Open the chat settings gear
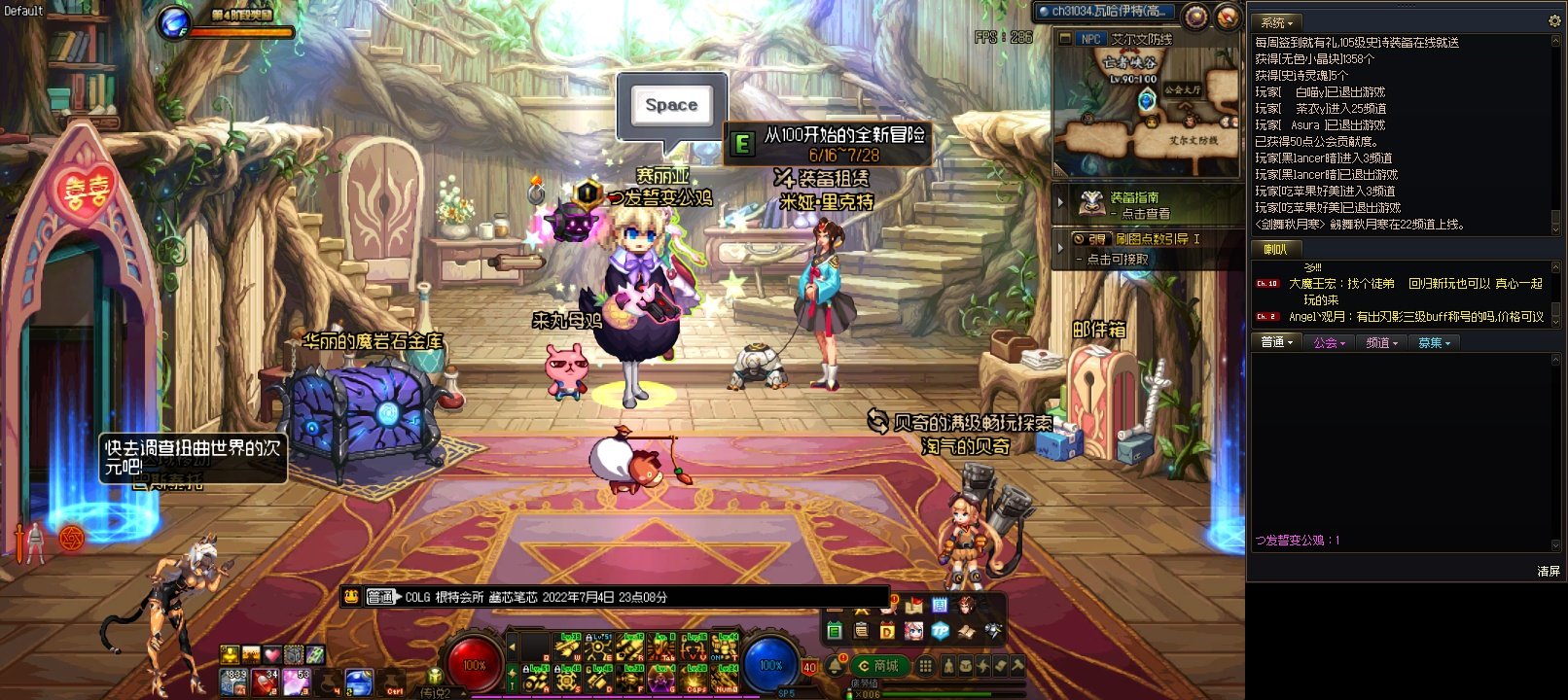This screenshot has width=1568, height=700. pyautogui.click(x=1553, y=21)
